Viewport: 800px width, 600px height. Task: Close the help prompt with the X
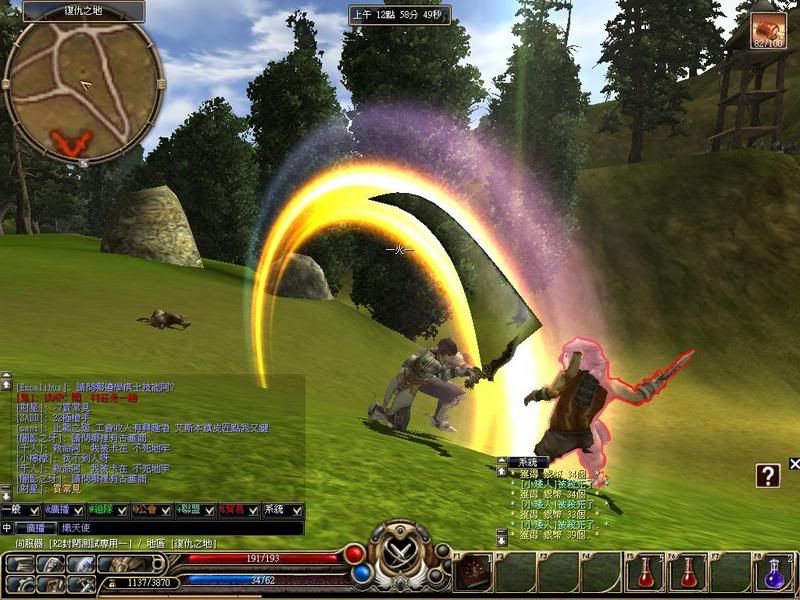coord(794,463)
